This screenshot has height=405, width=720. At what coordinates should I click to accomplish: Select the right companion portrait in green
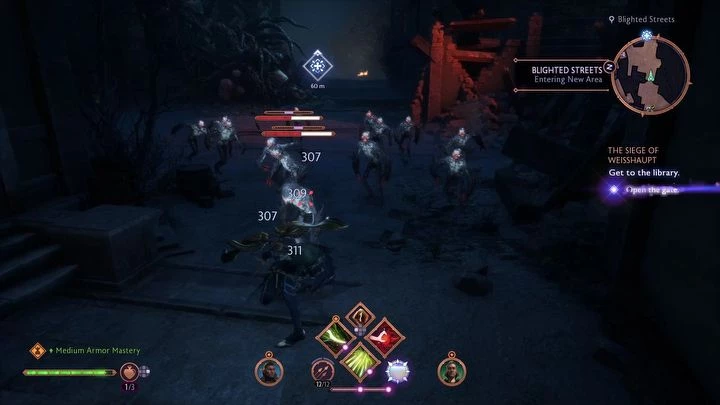[451, 372]
